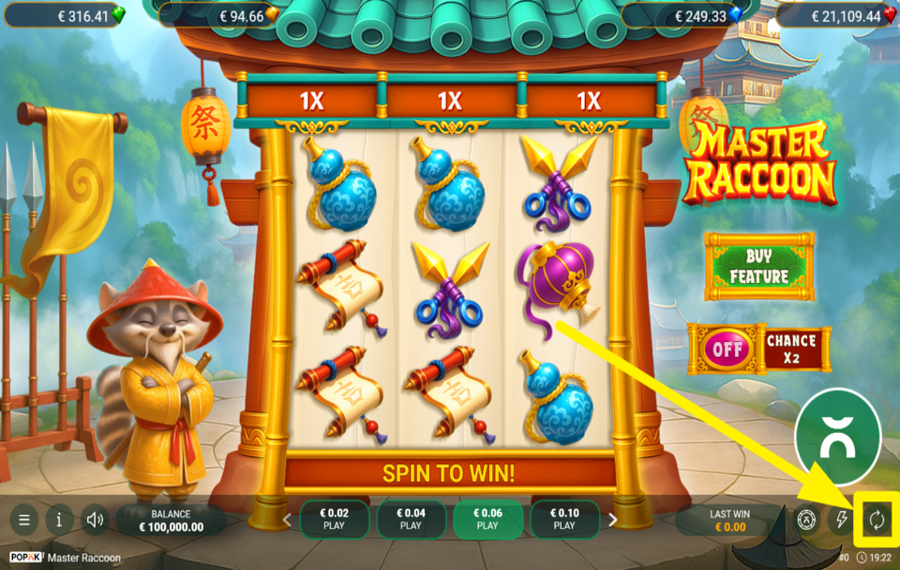
Task: Select the € 0.02 play bet
Action: [x=334, y=519]
